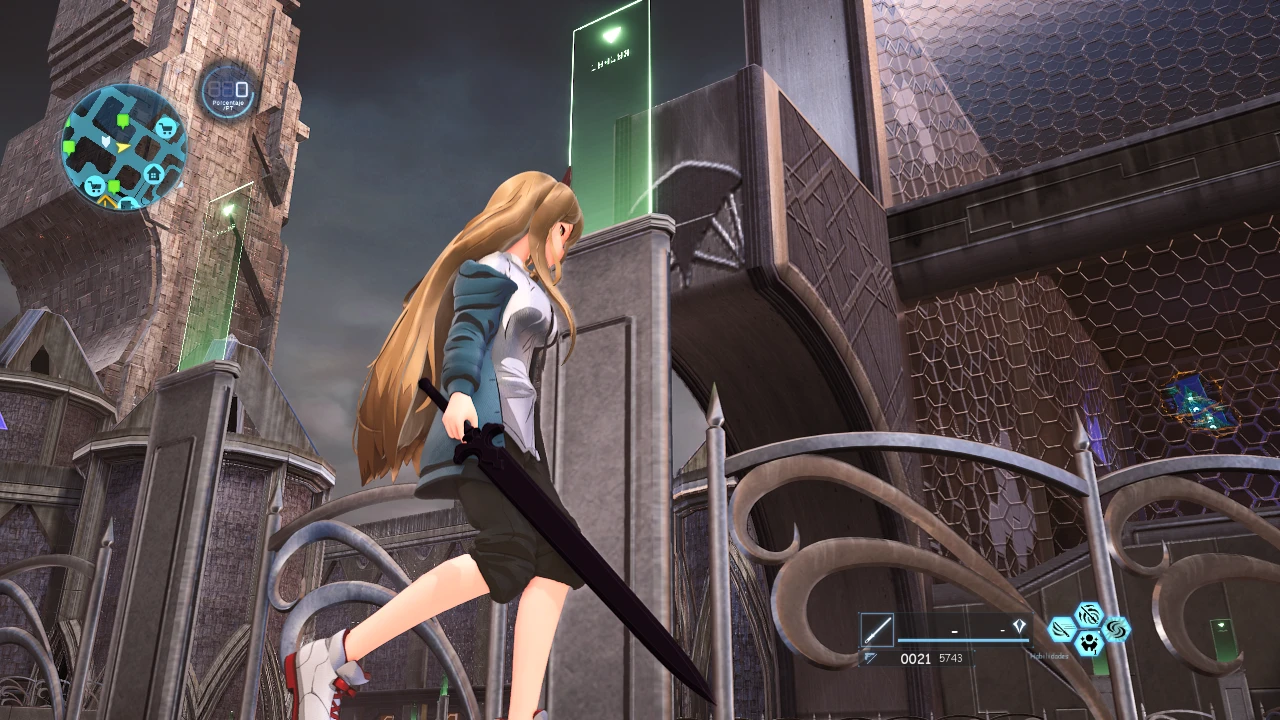Activate the dashing sword slash skill

(1061, 629)
